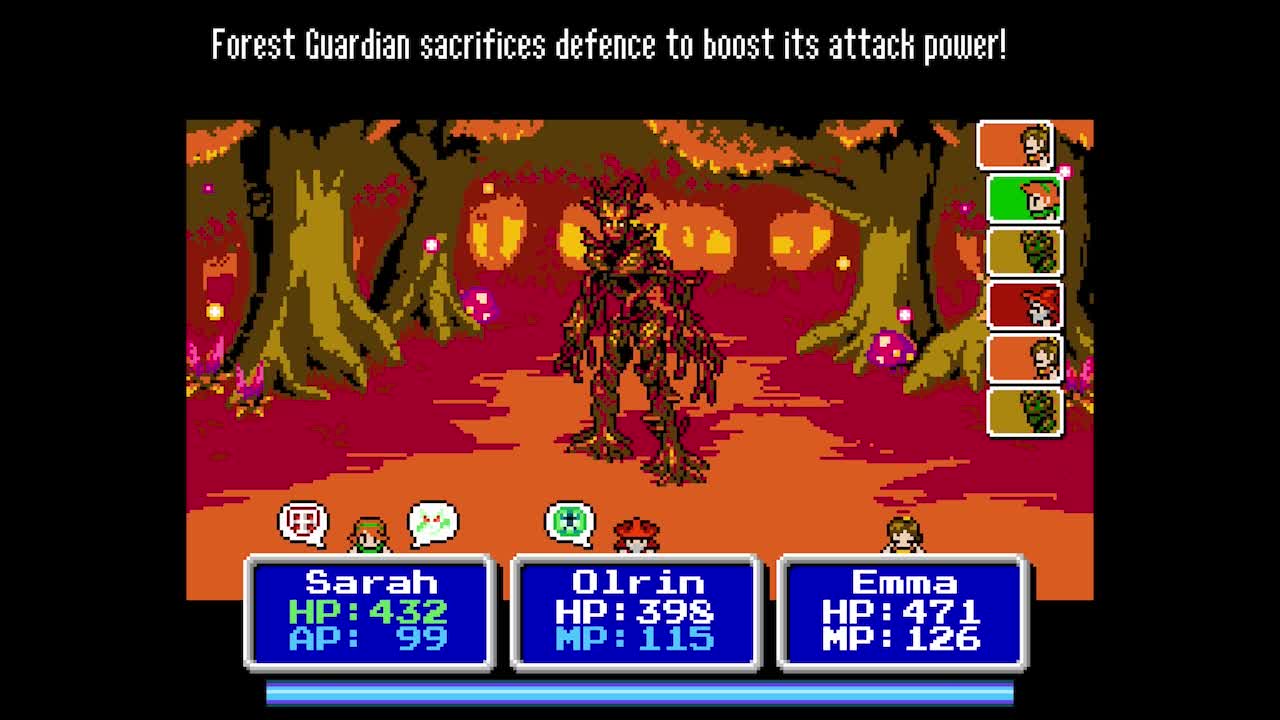Image resolution: width=1280 pixels, height=720 pixels.
Task: Check the green cross status bubble
Action: [x=569, y=523]
